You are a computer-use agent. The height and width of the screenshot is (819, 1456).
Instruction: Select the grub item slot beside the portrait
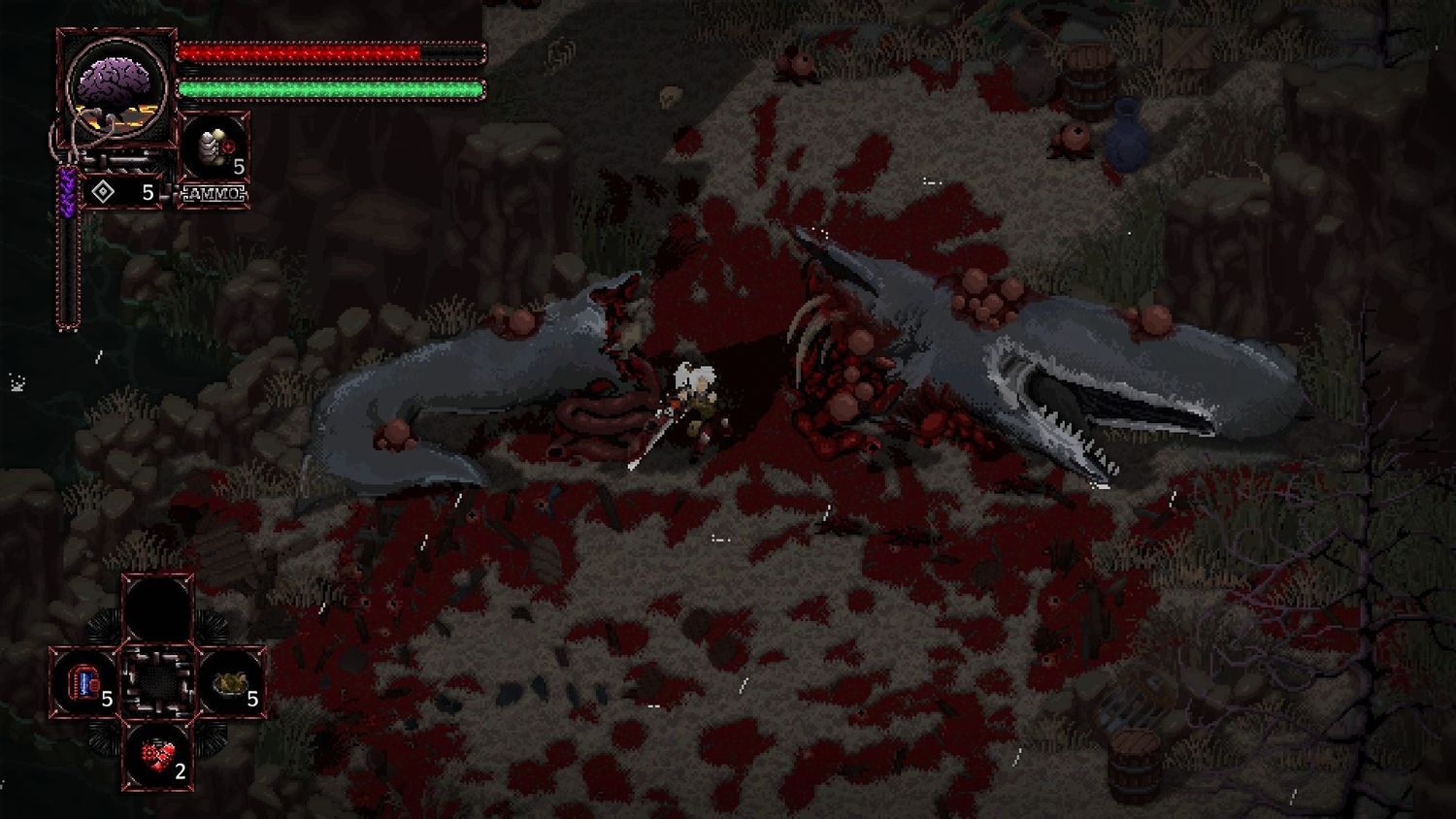(x=215, y=147)
